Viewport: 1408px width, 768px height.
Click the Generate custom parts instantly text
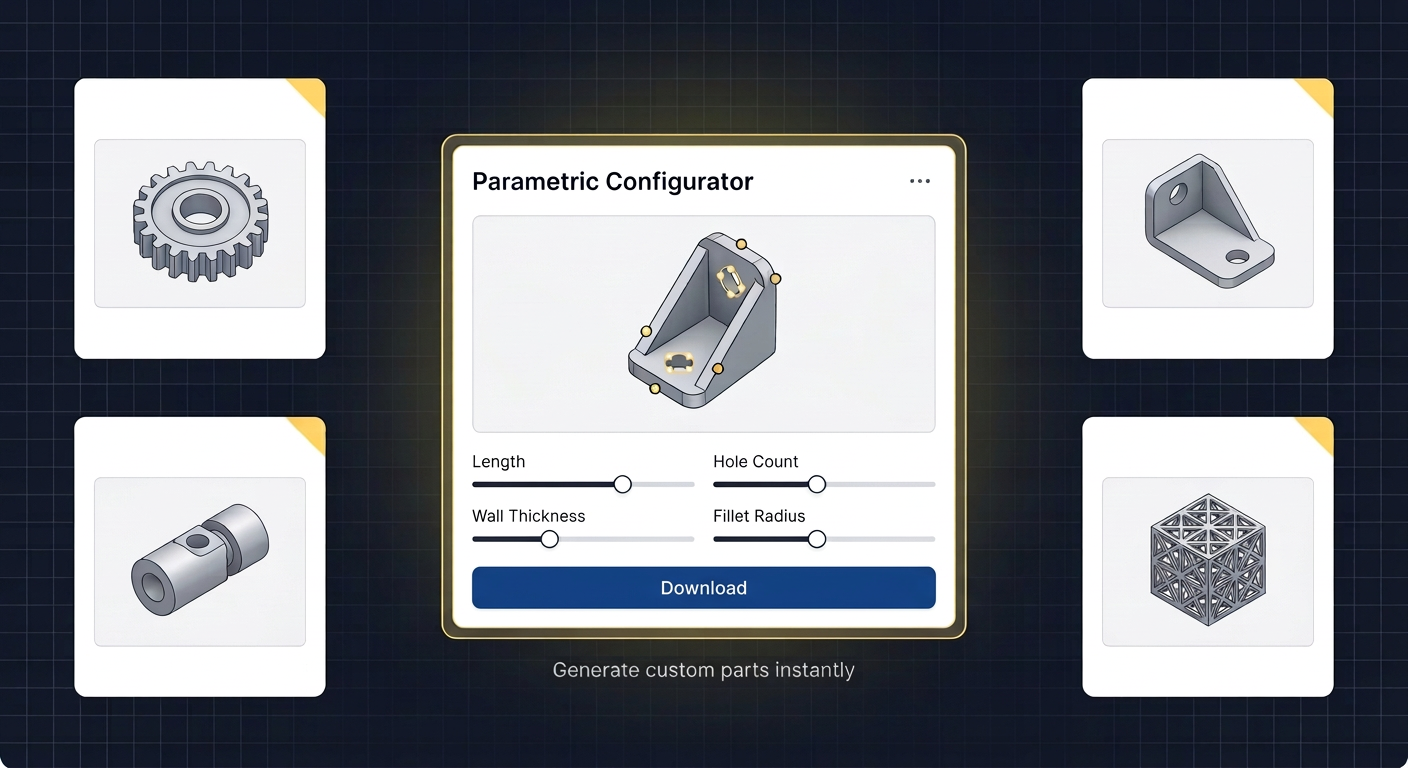703,670
